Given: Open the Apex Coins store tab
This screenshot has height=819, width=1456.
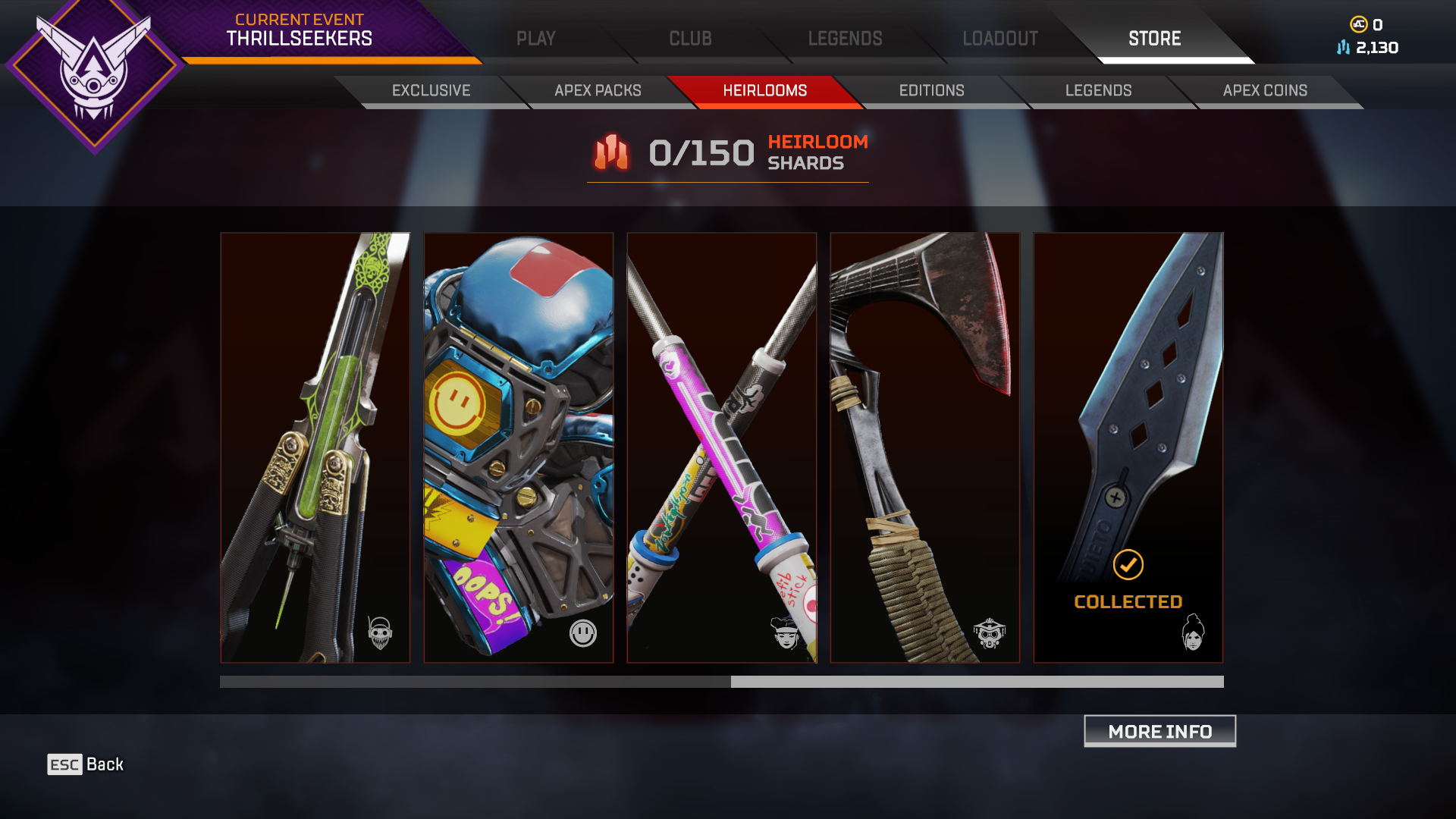Looking at the screenshot, I should tap(1263, 90).
